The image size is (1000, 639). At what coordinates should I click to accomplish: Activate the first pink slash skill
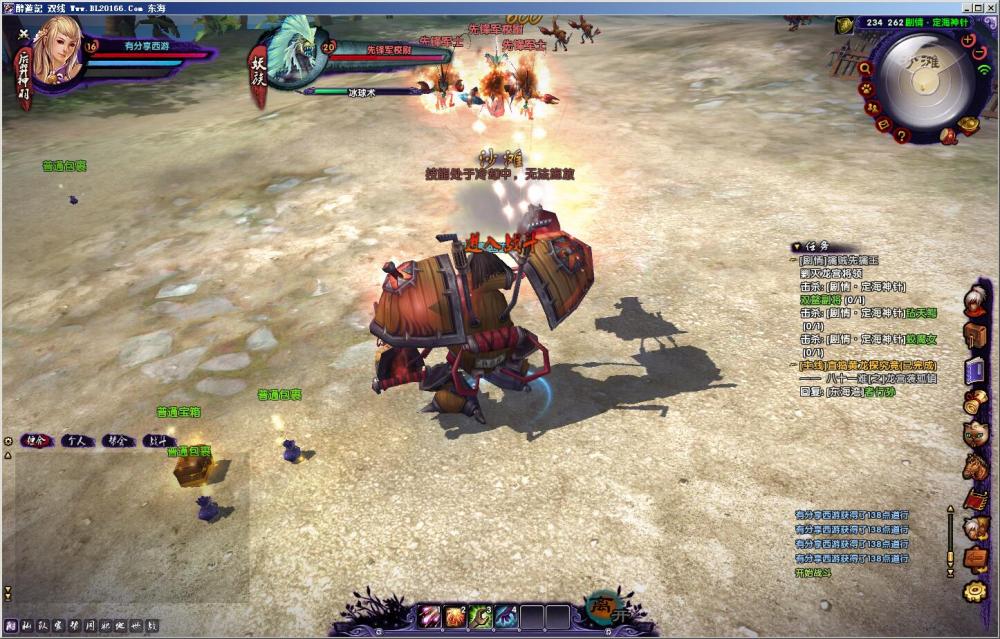(x=430, y=616)
